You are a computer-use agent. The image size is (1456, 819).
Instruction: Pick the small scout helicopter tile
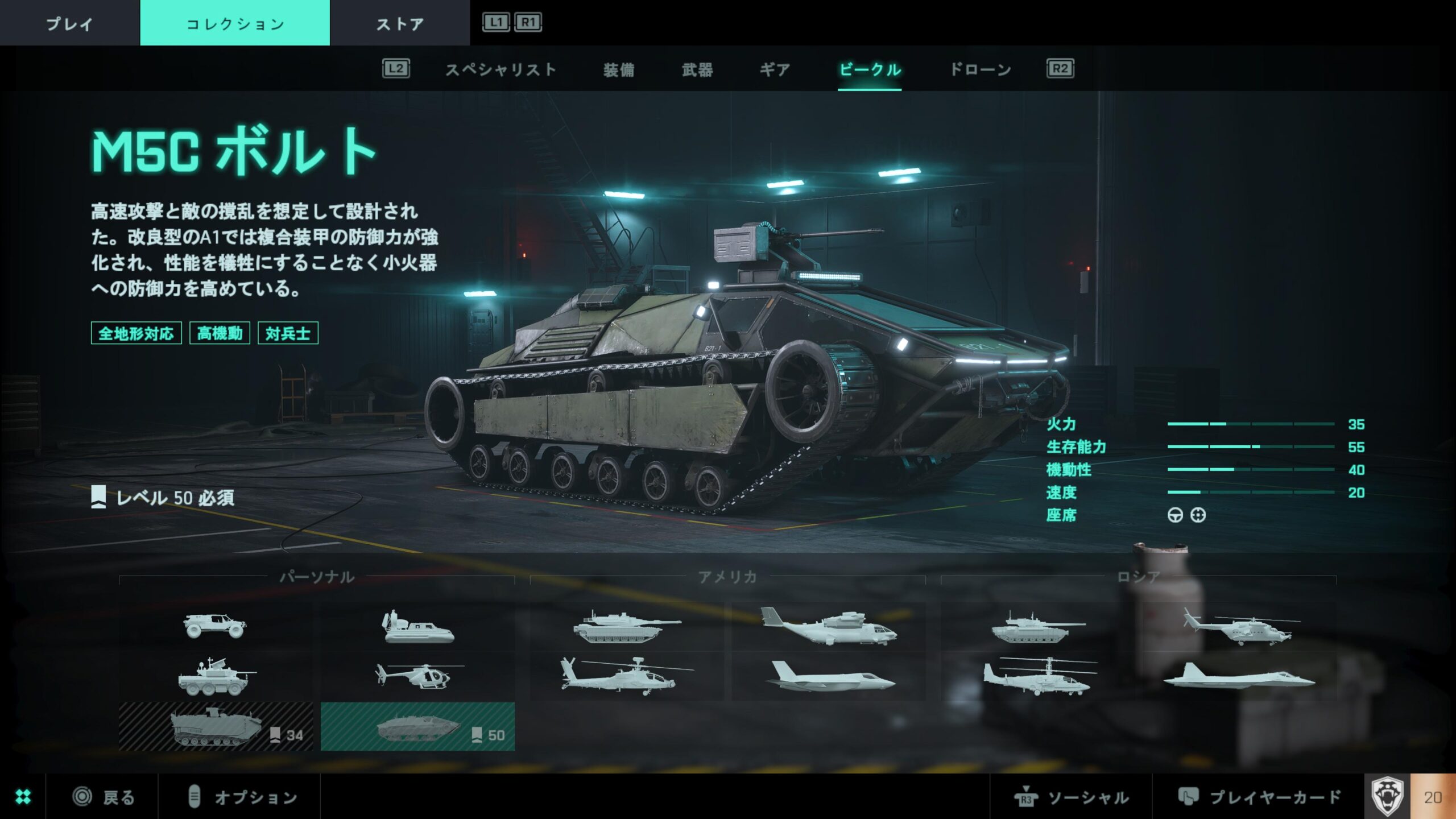pyautogui.click(x=418, y=677)
